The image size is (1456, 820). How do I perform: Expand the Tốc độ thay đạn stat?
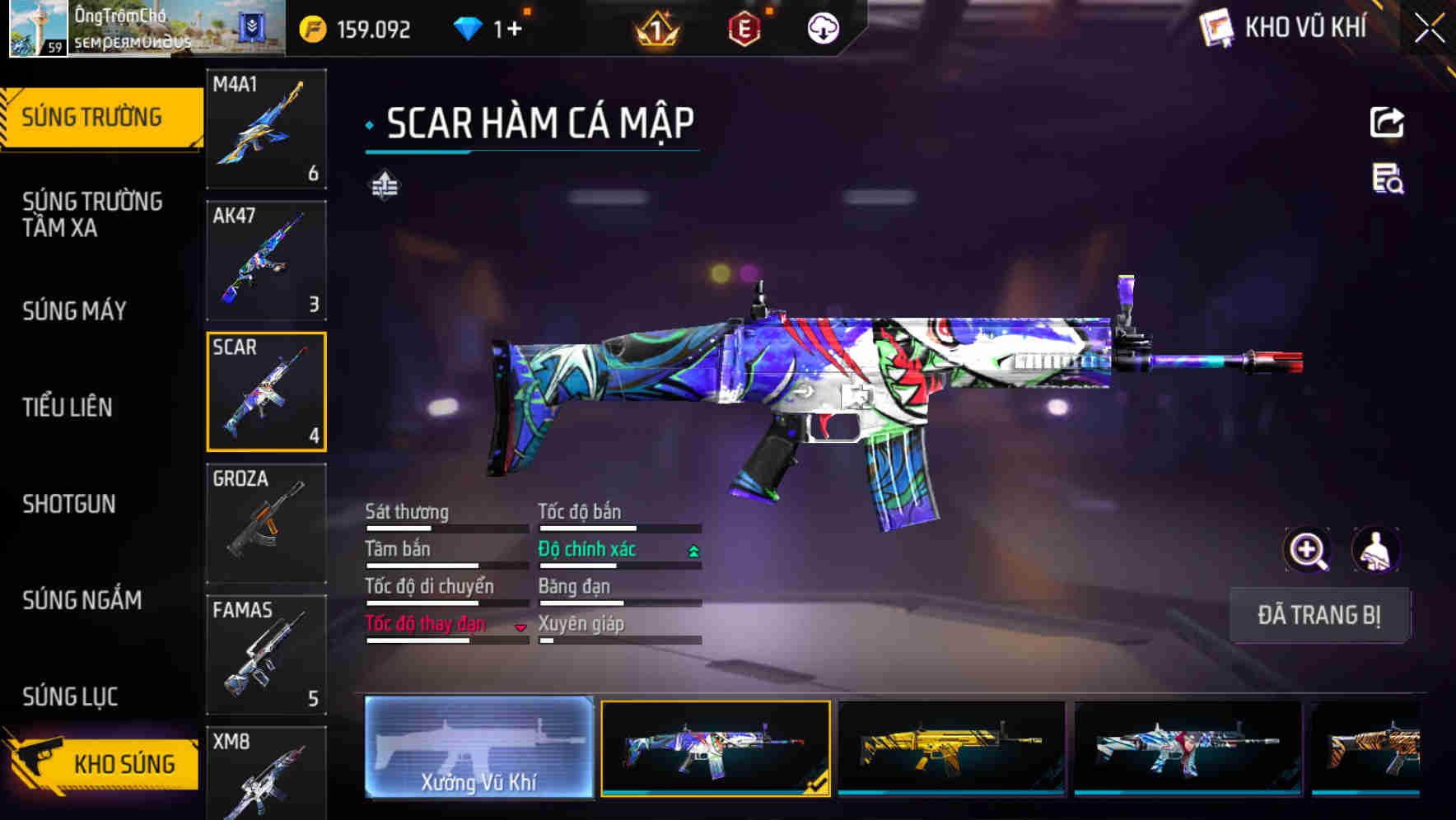click(520, 627)
